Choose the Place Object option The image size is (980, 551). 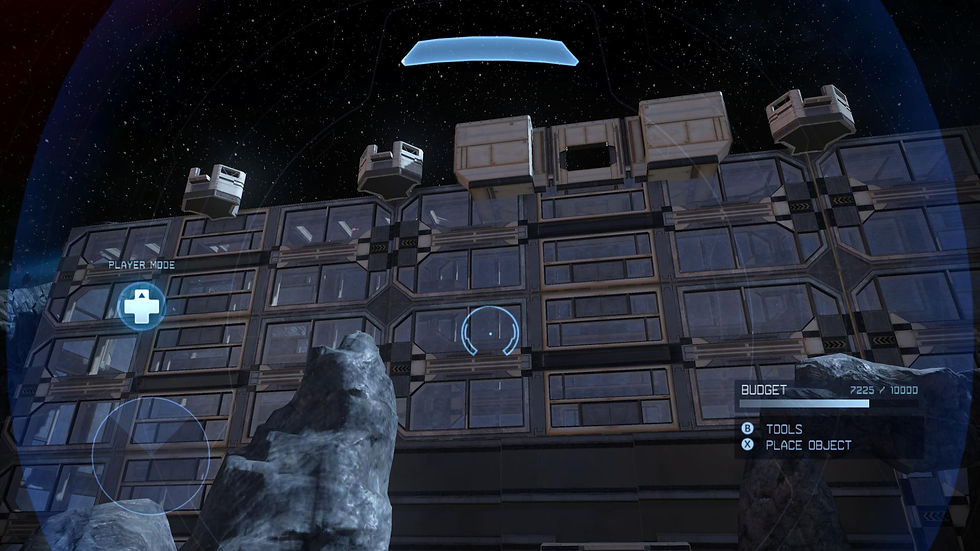pyautogui.click(x=808, y=445)
